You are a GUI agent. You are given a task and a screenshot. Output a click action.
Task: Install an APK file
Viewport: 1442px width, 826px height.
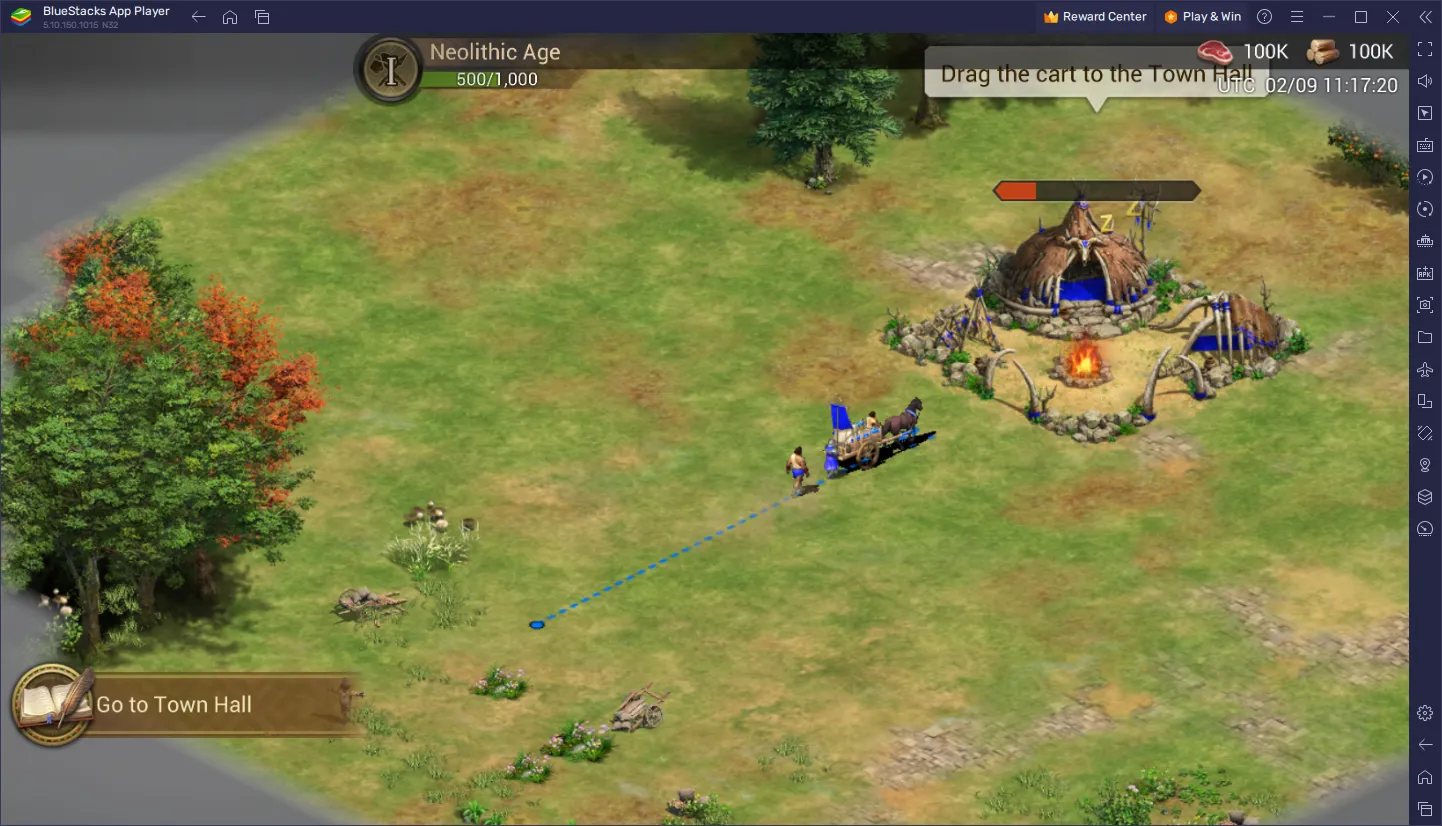pyautogui.click(x=1425, y=272)
